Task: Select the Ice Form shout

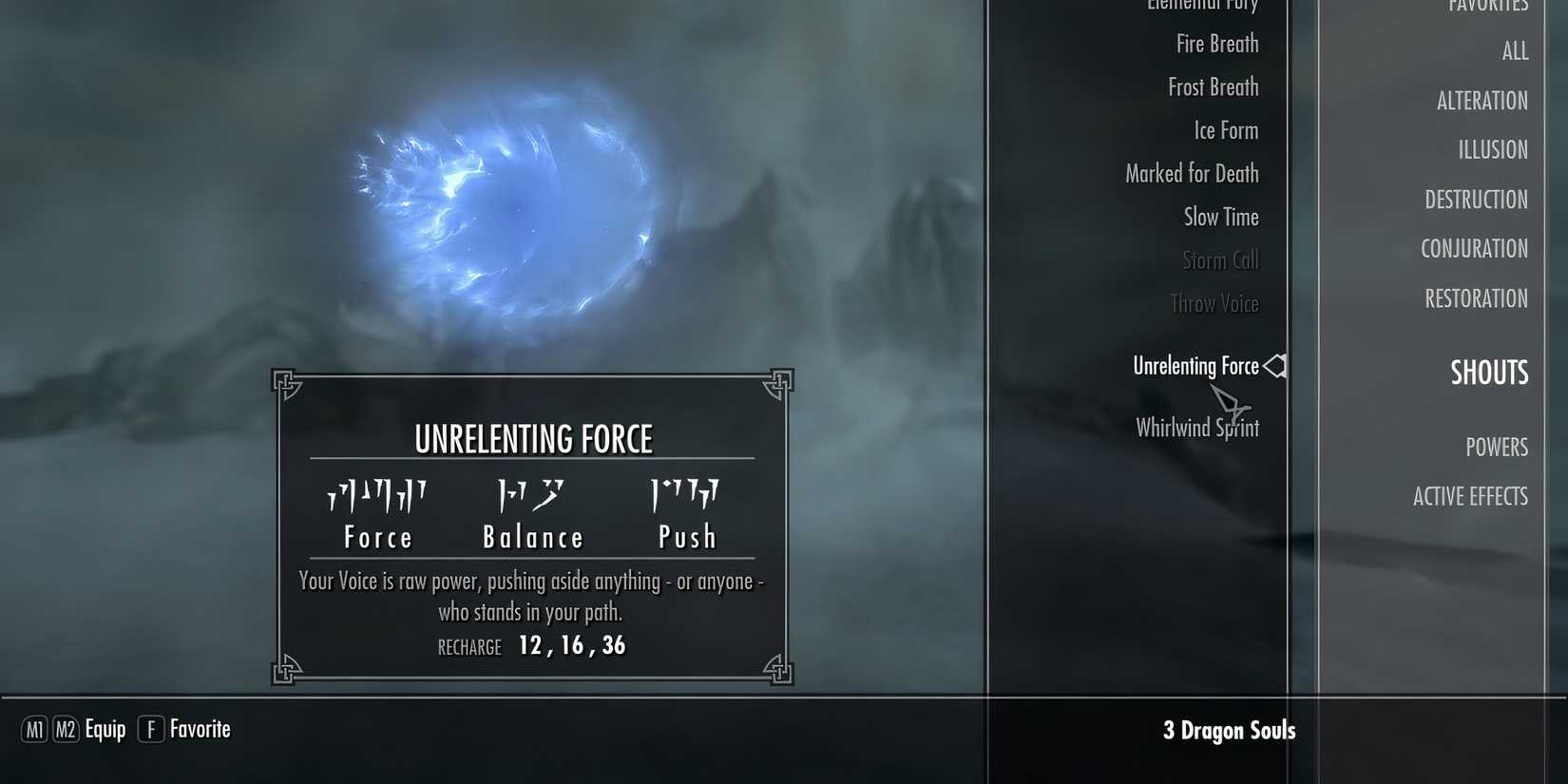Action: [x=1227, y=130]
